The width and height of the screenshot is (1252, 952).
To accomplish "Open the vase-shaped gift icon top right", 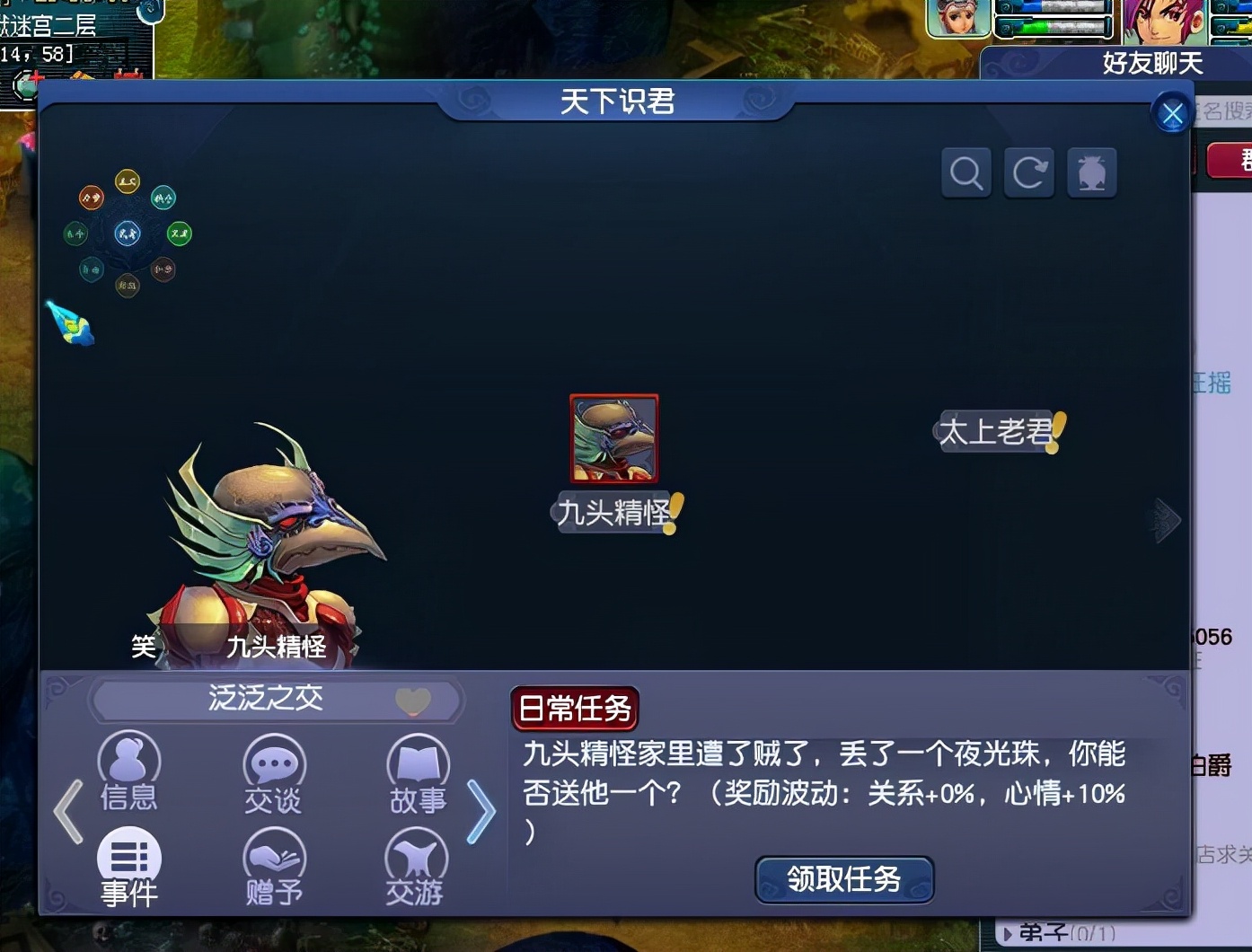I will (x=1091, y=172).
